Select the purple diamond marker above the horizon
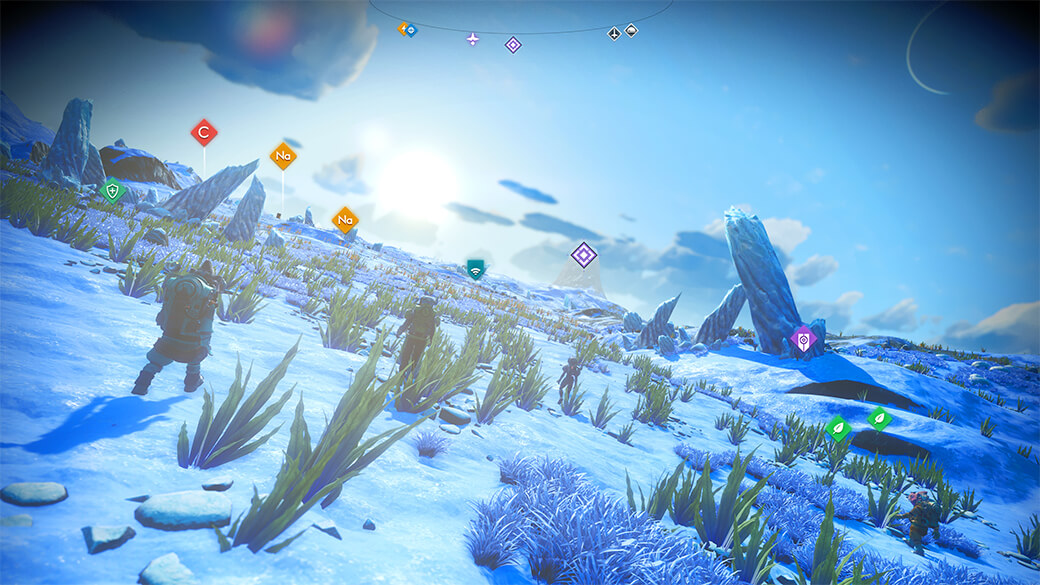The height and width of the screenshot is (585, 1040). pos(584,255)
